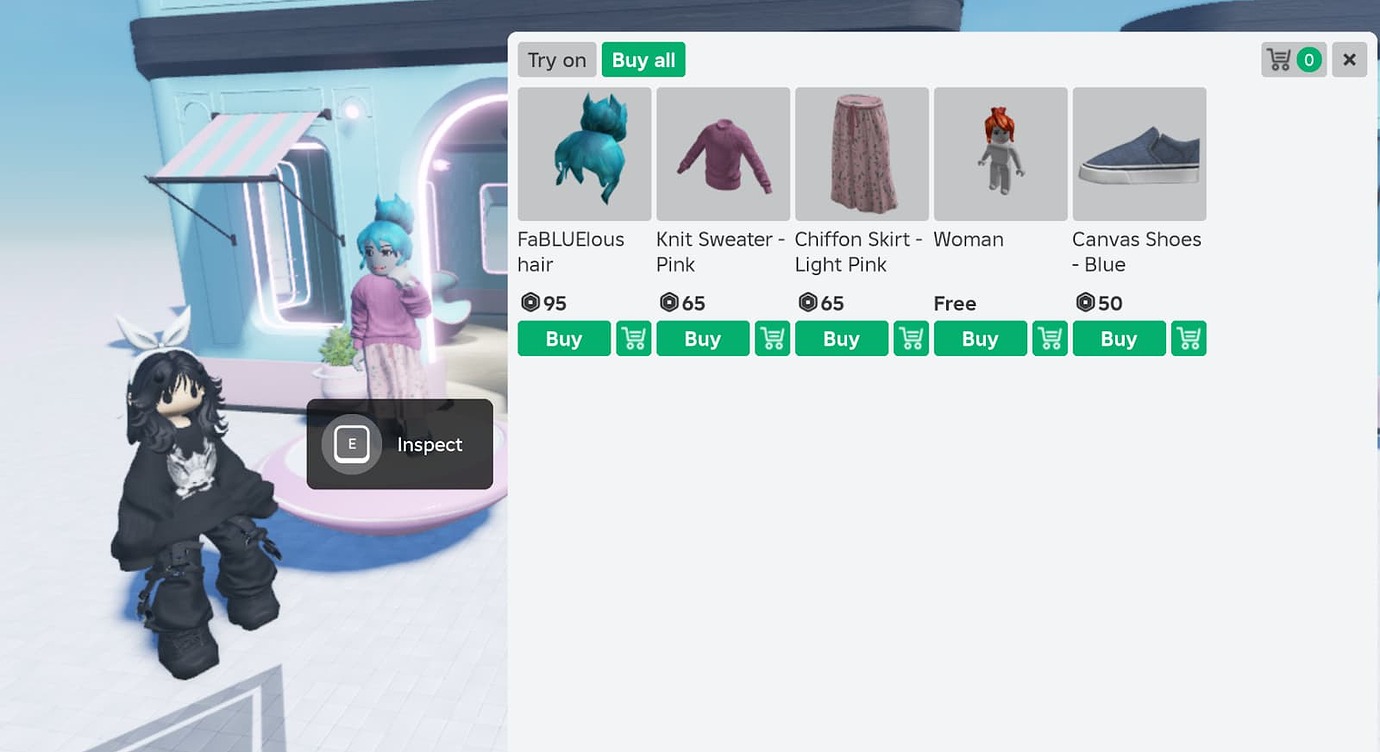Add Chiffon Skirt - Light Pink to cart

(910, 338)
